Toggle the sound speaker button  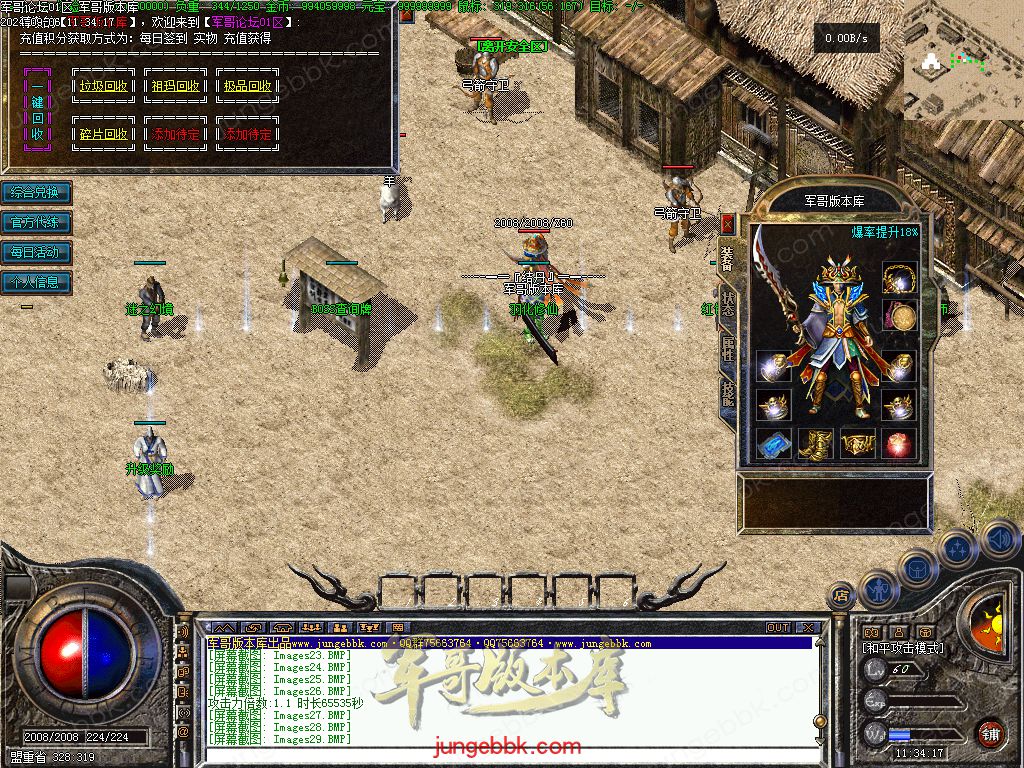point(1000,539)
